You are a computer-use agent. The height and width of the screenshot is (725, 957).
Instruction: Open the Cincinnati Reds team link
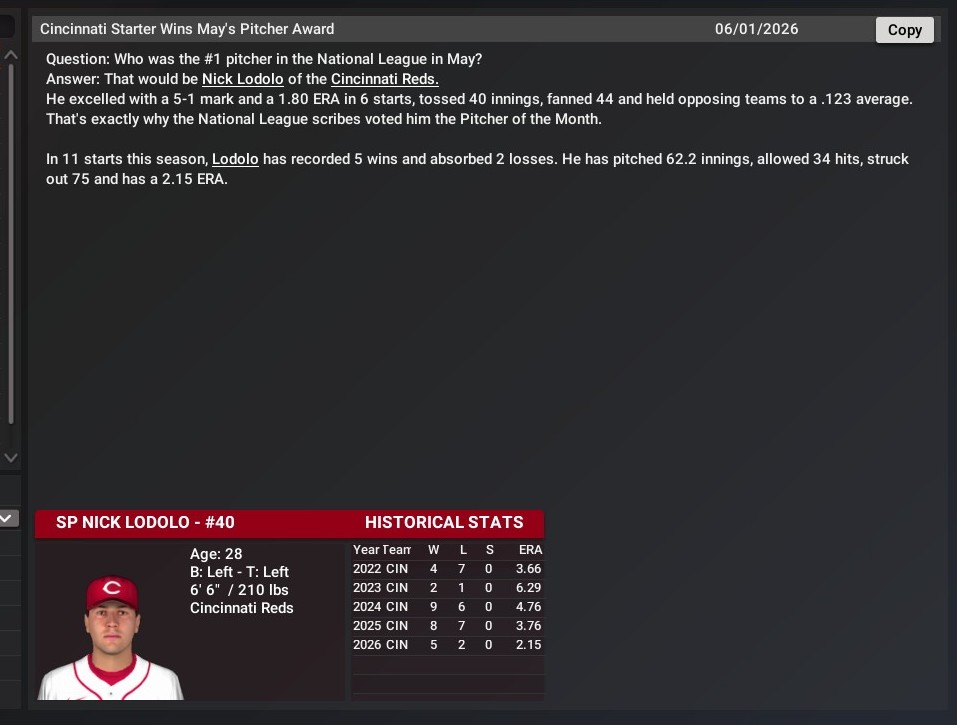pyautogui.click(x=385, y=79)
